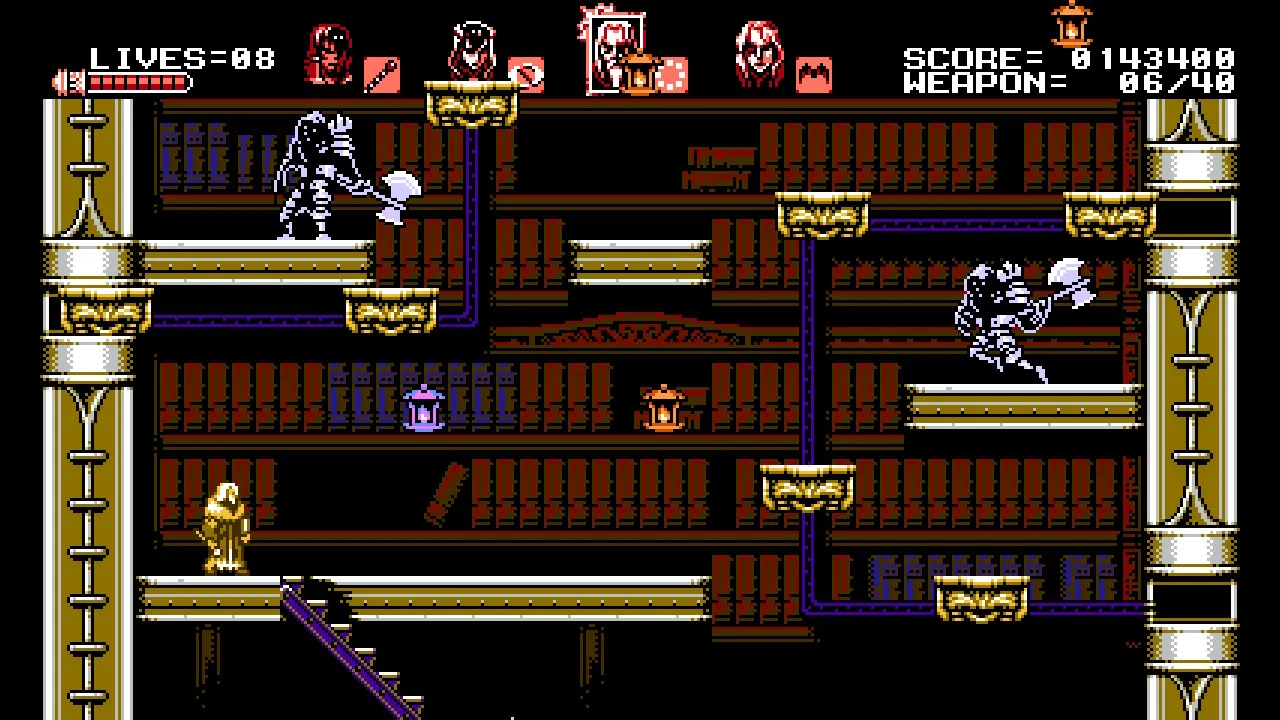Select the Gebel character portrait

759,55
